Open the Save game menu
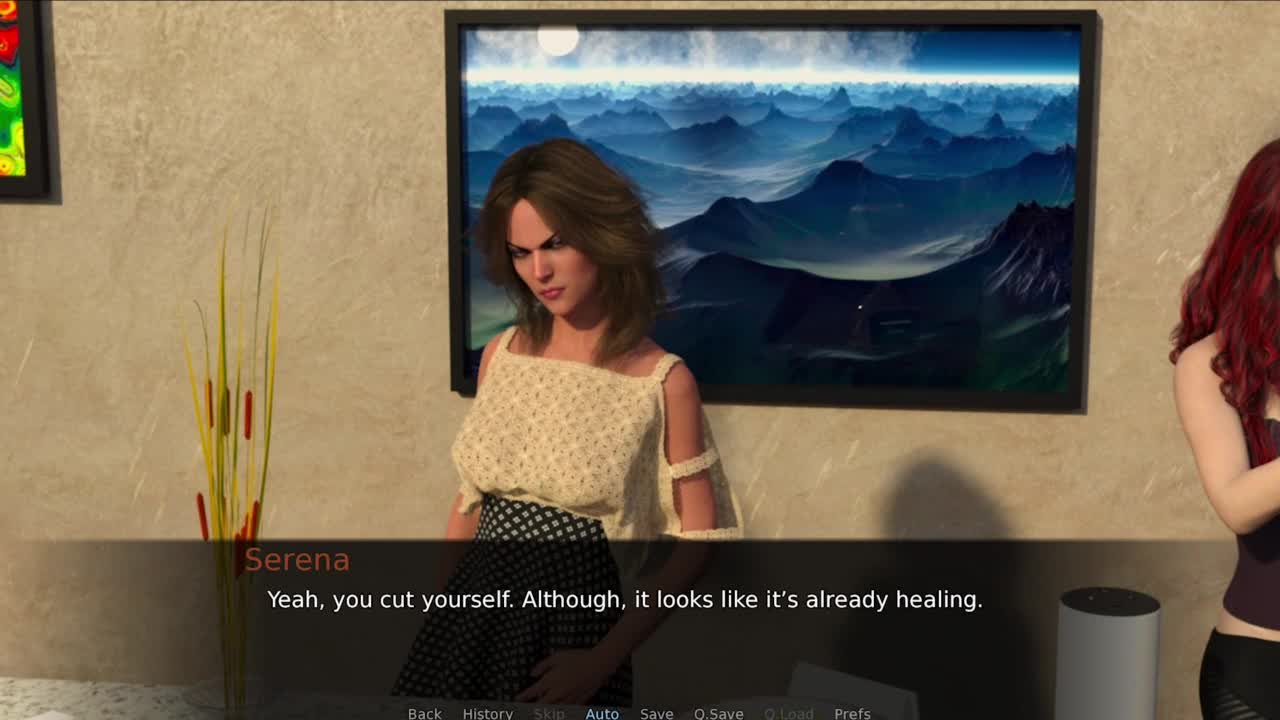The image size is (1280, 720). tap(656, 713)
